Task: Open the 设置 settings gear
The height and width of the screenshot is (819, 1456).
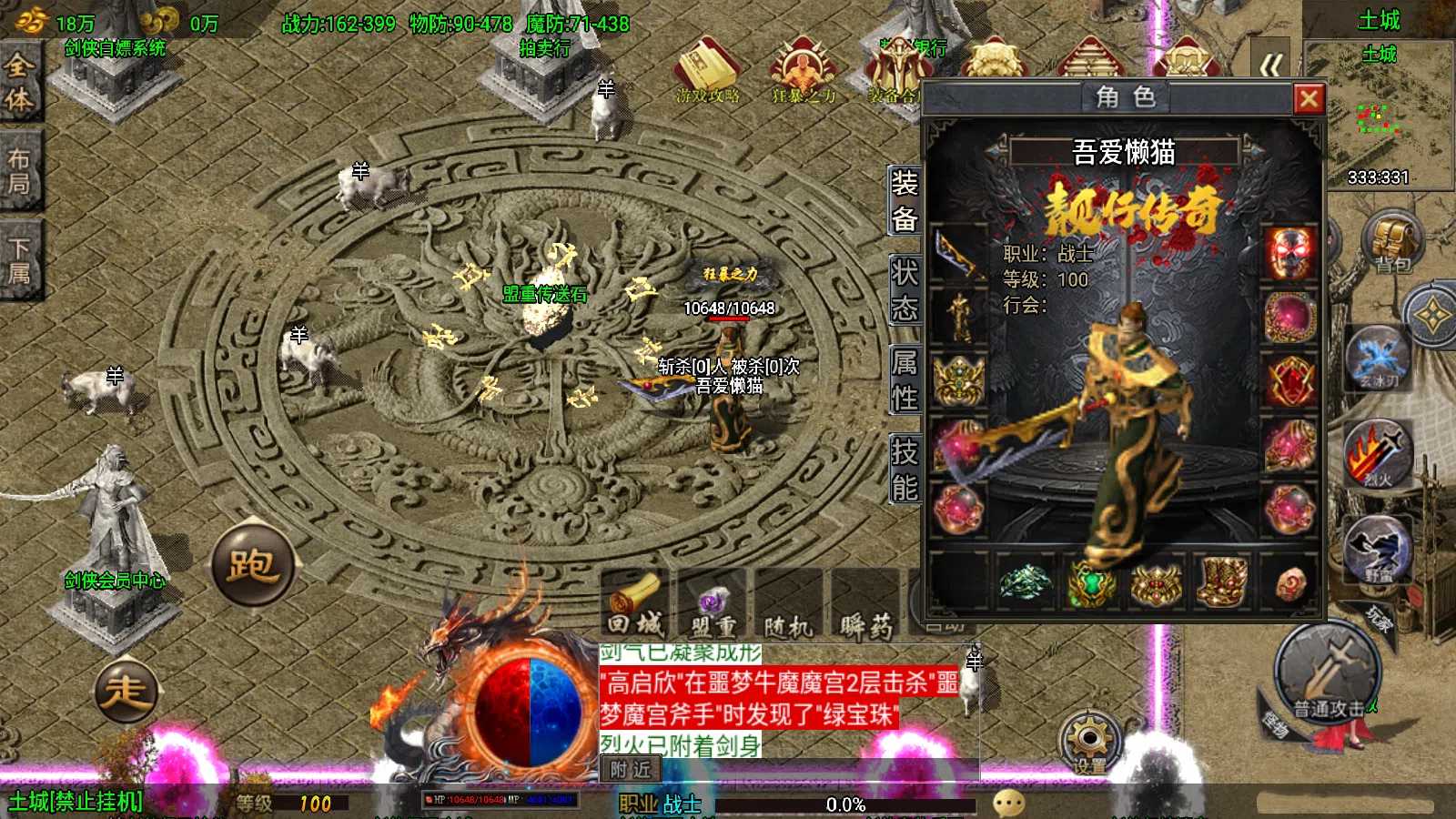Action: (1088, 742)
